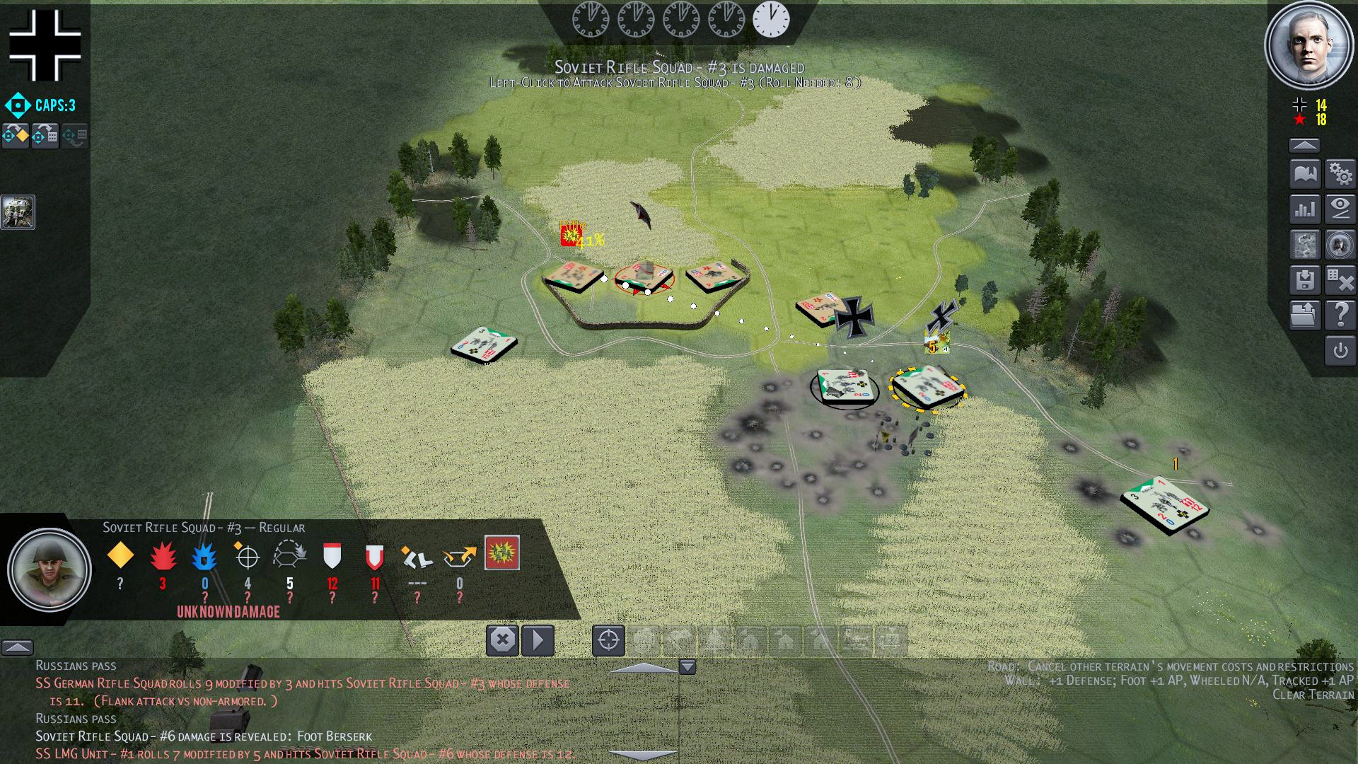Collapse the right sidebar with top arrow
Screen dimensions: 1358x764
click(1304, 144)
